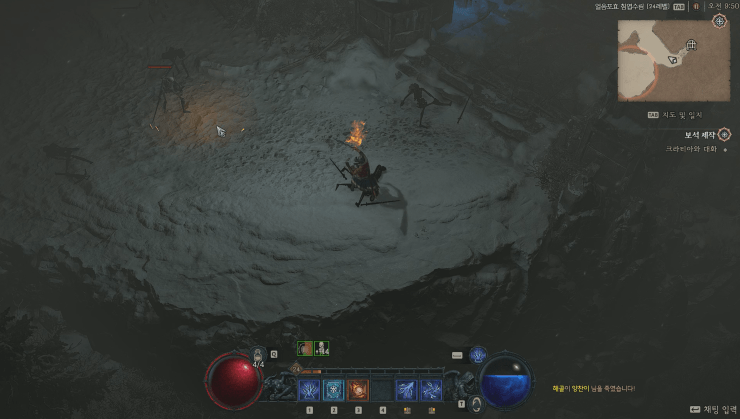Click the red pause-style icon by the clock

696,6
